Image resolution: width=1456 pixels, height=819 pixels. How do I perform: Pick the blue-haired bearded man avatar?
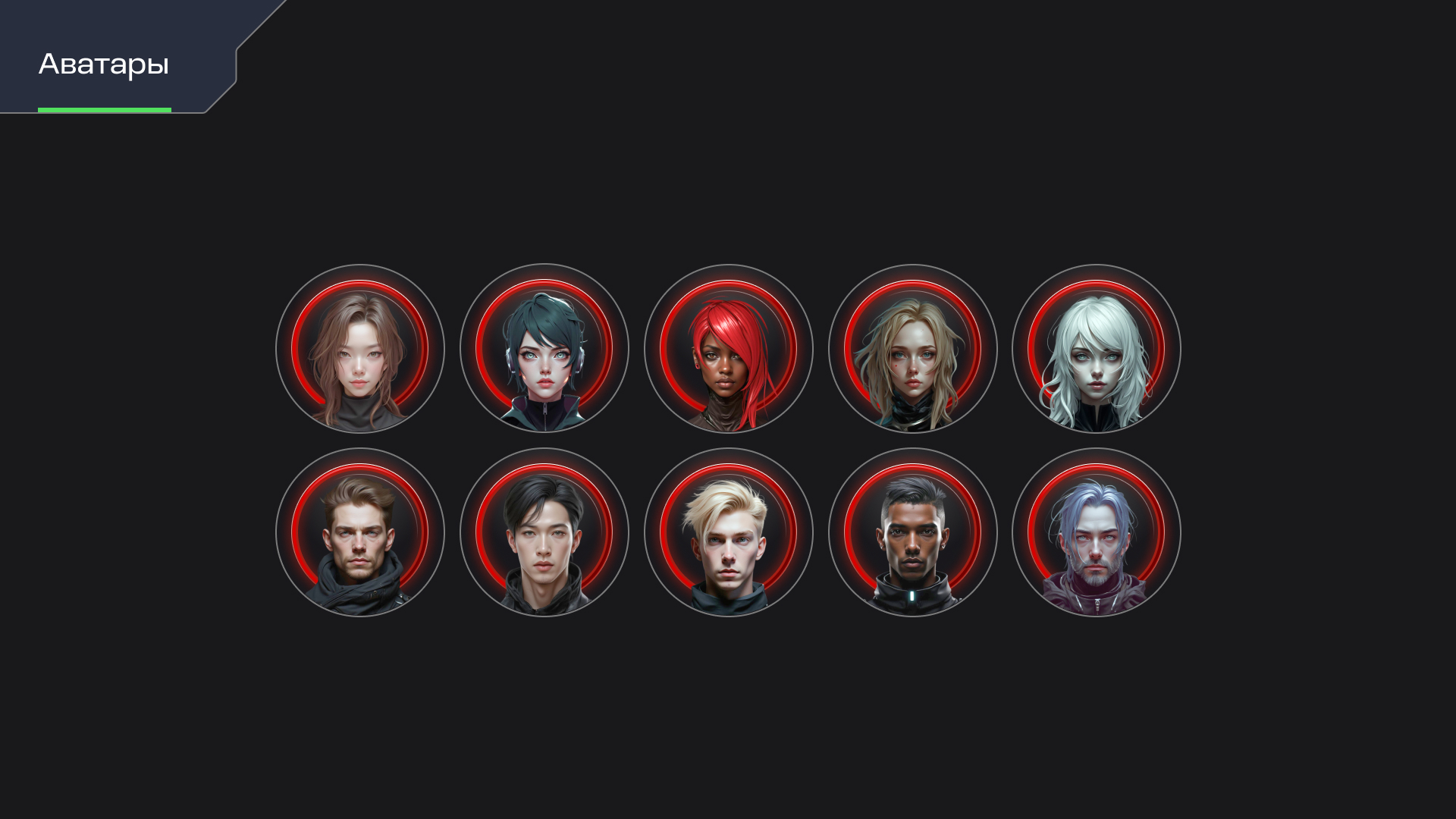pos(1097,532)
